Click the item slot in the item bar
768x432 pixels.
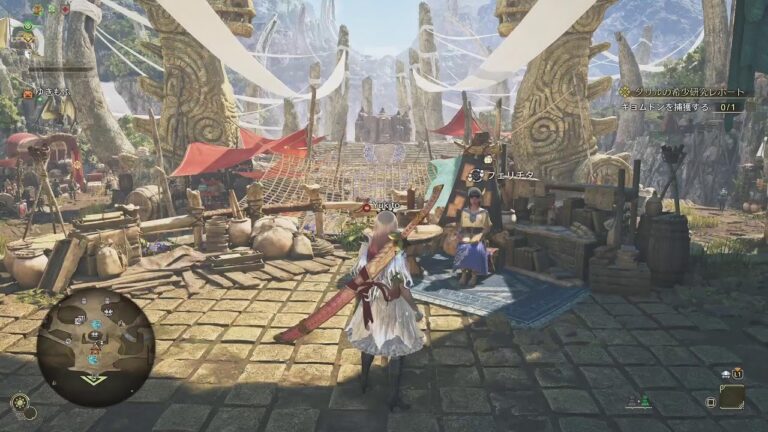(x=731, y=397)
